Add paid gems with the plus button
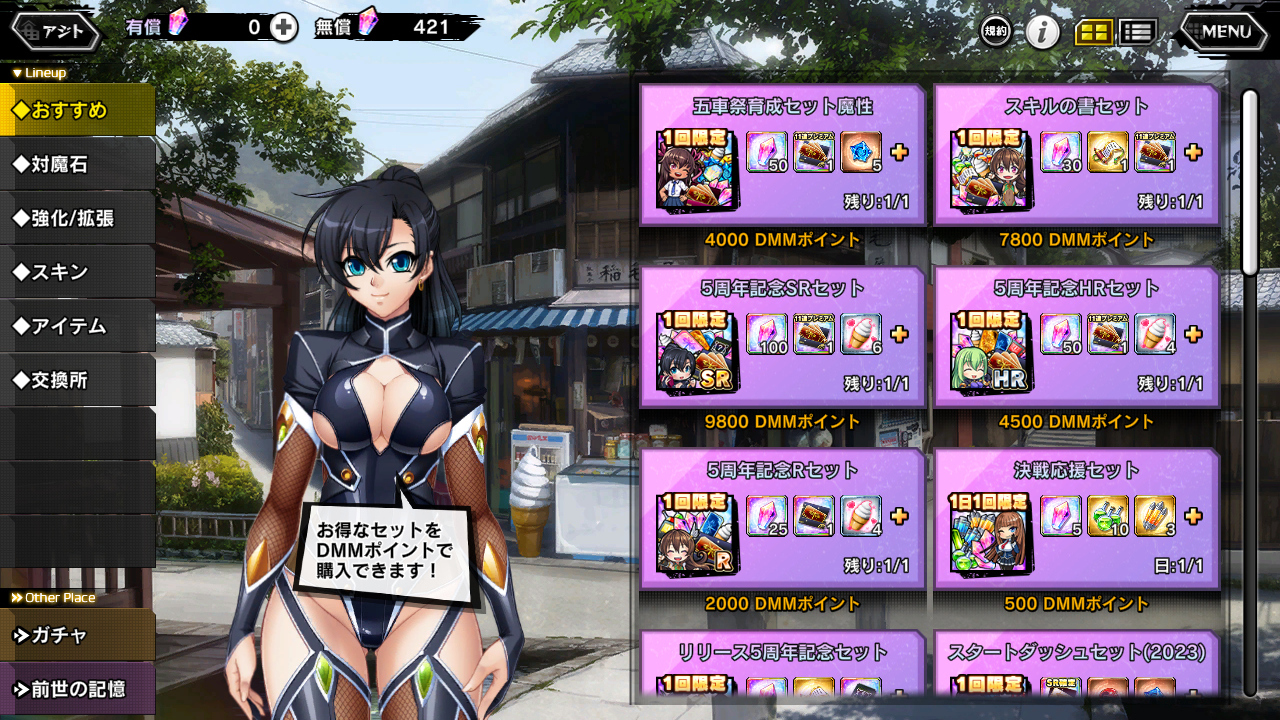Image resolution: width=1280 pixels, height=720 pixels. click(284, 28)
